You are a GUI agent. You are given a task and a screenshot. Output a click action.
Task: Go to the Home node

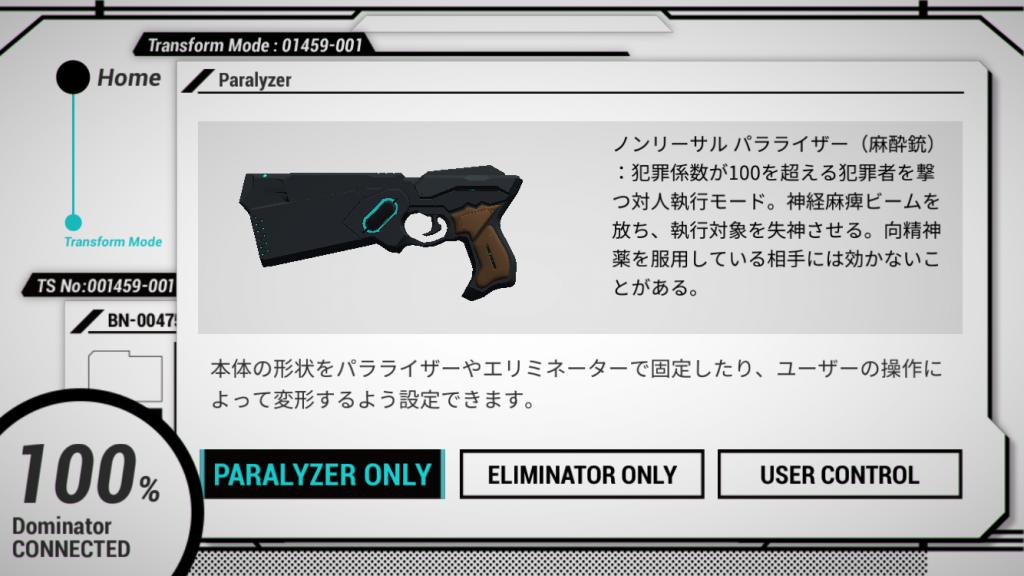(x=73, y=78)
